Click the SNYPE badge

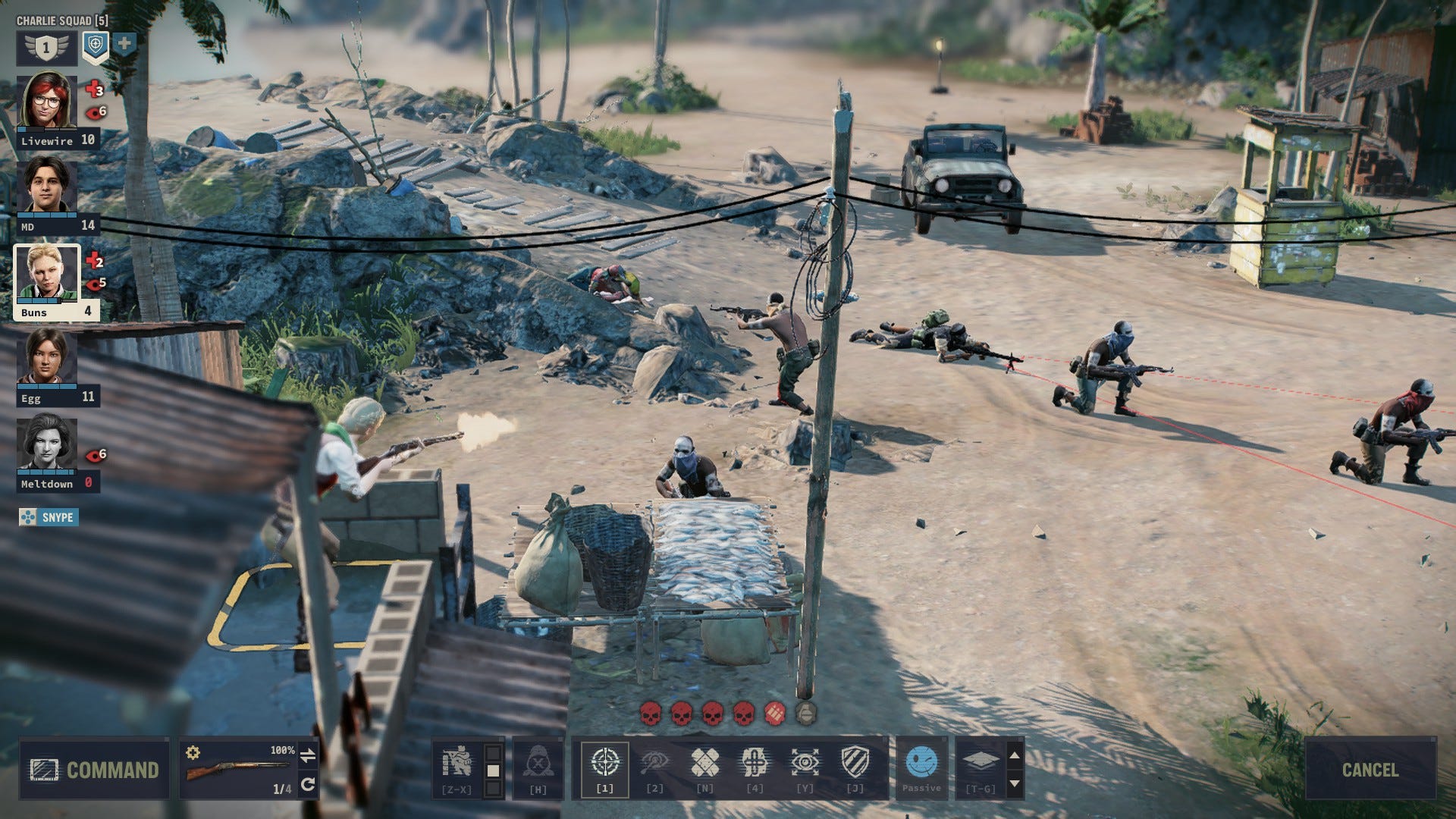[50, 518]
